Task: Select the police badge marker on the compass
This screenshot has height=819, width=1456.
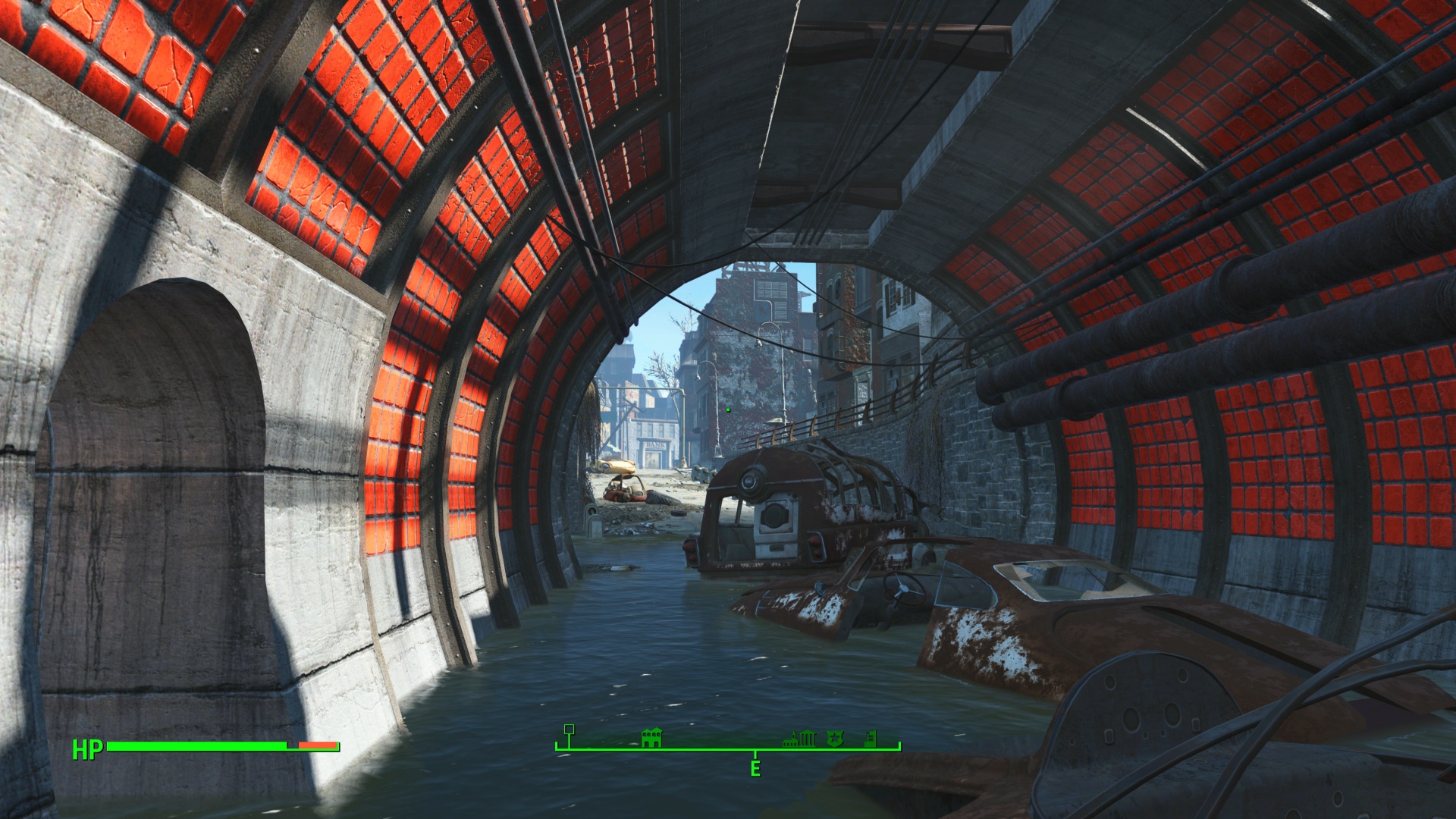Action: [835, 739]
